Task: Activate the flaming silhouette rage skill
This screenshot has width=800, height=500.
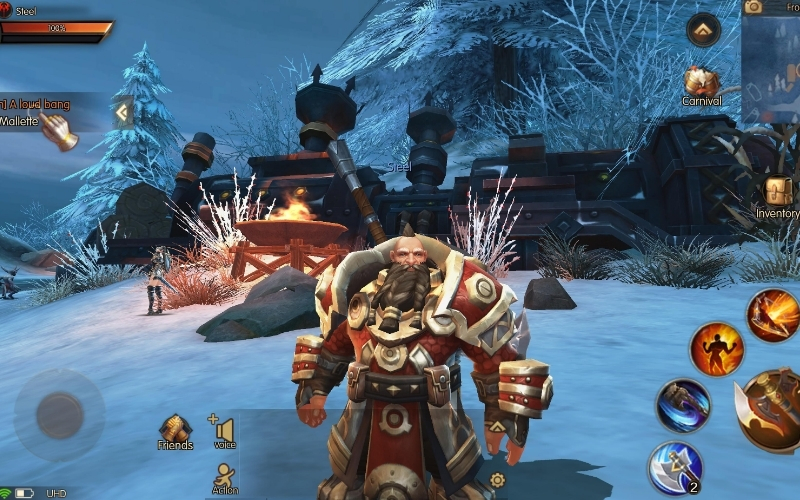Action: click(x=716, y=349)
